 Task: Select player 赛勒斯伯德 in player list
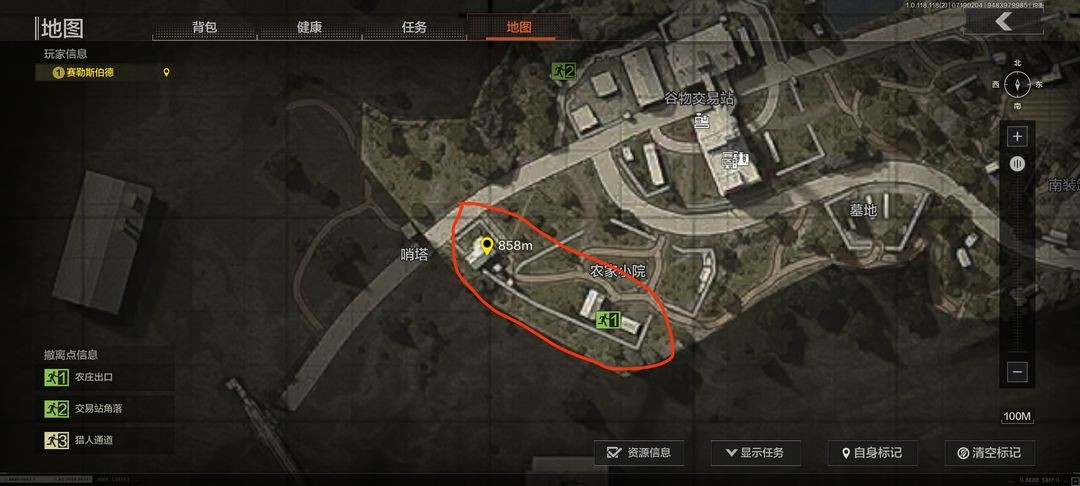(100, 72)
